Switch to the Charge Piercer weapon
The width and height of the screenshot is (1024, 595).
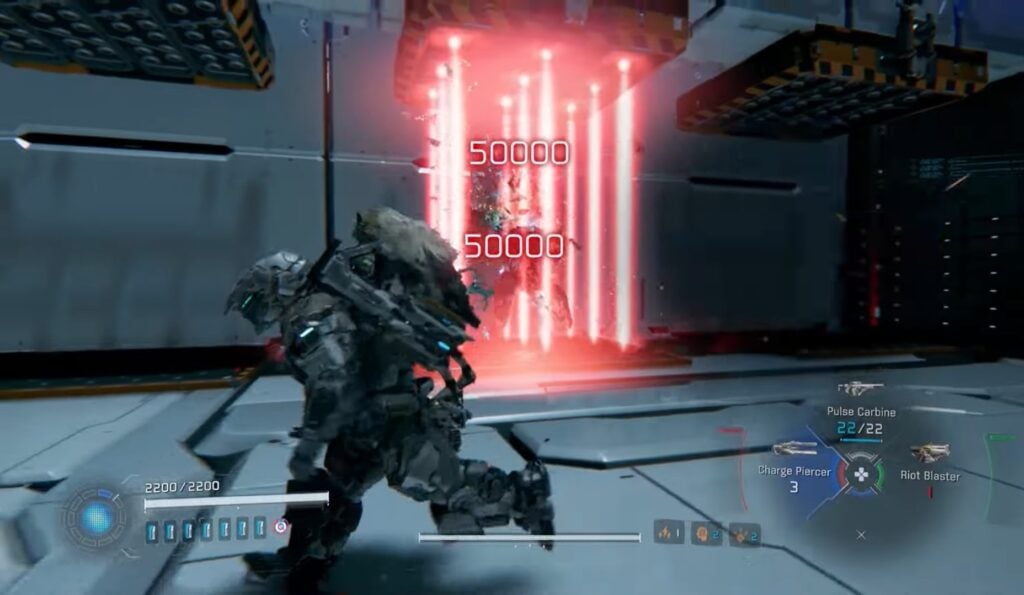[795, 450]
